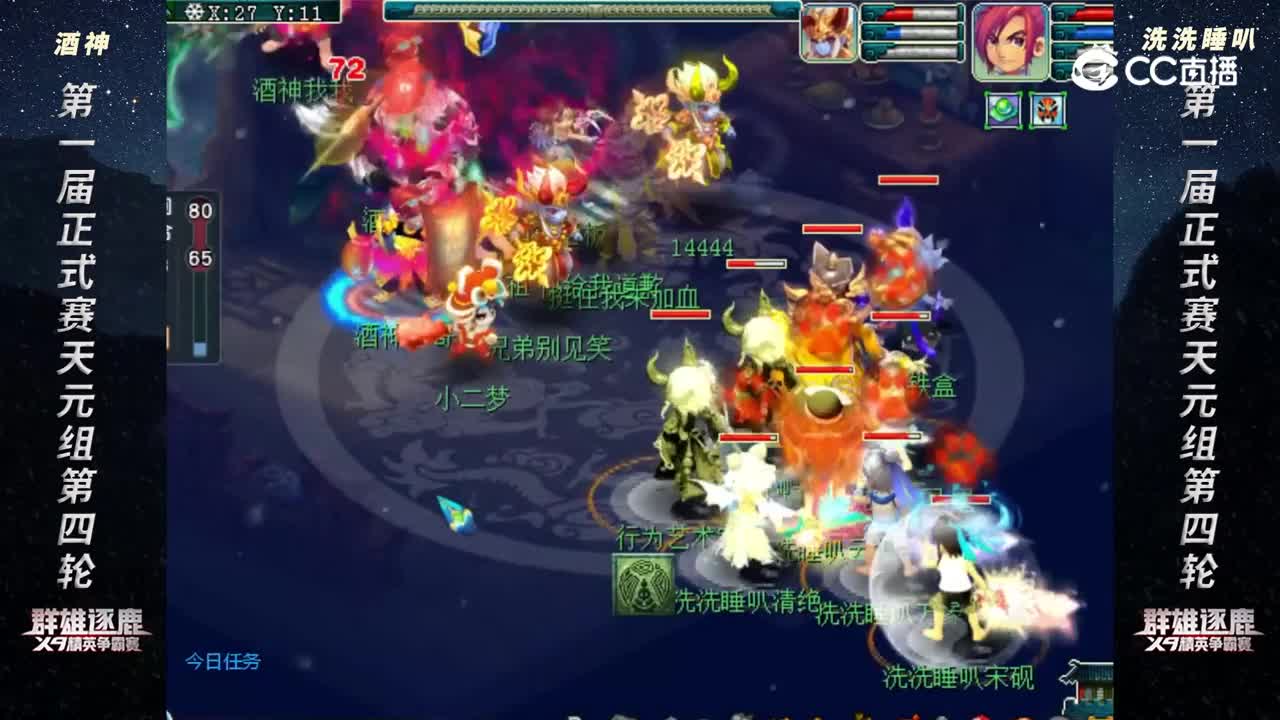The width and height of the screenshot is (1280, 720).
Task: Click the lion-headed pet portrait in the top bar
Action: (828, 30)
